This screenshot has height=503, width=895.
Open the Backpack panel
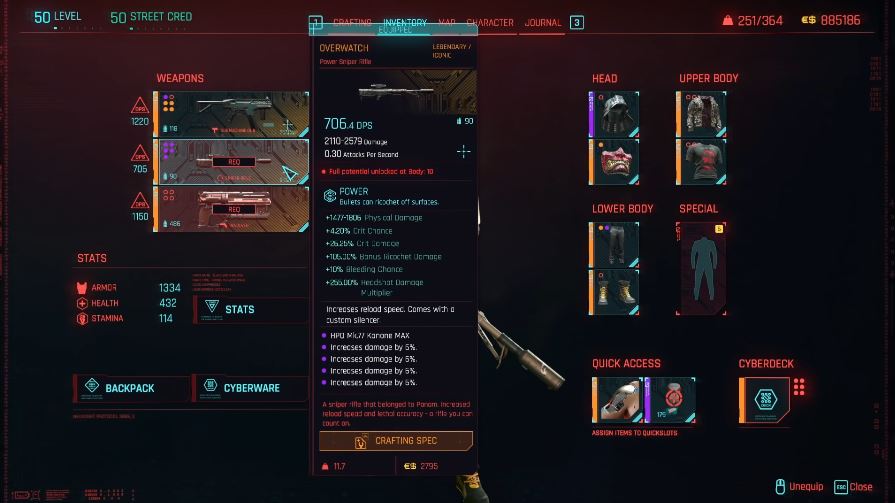click(131, 387)
